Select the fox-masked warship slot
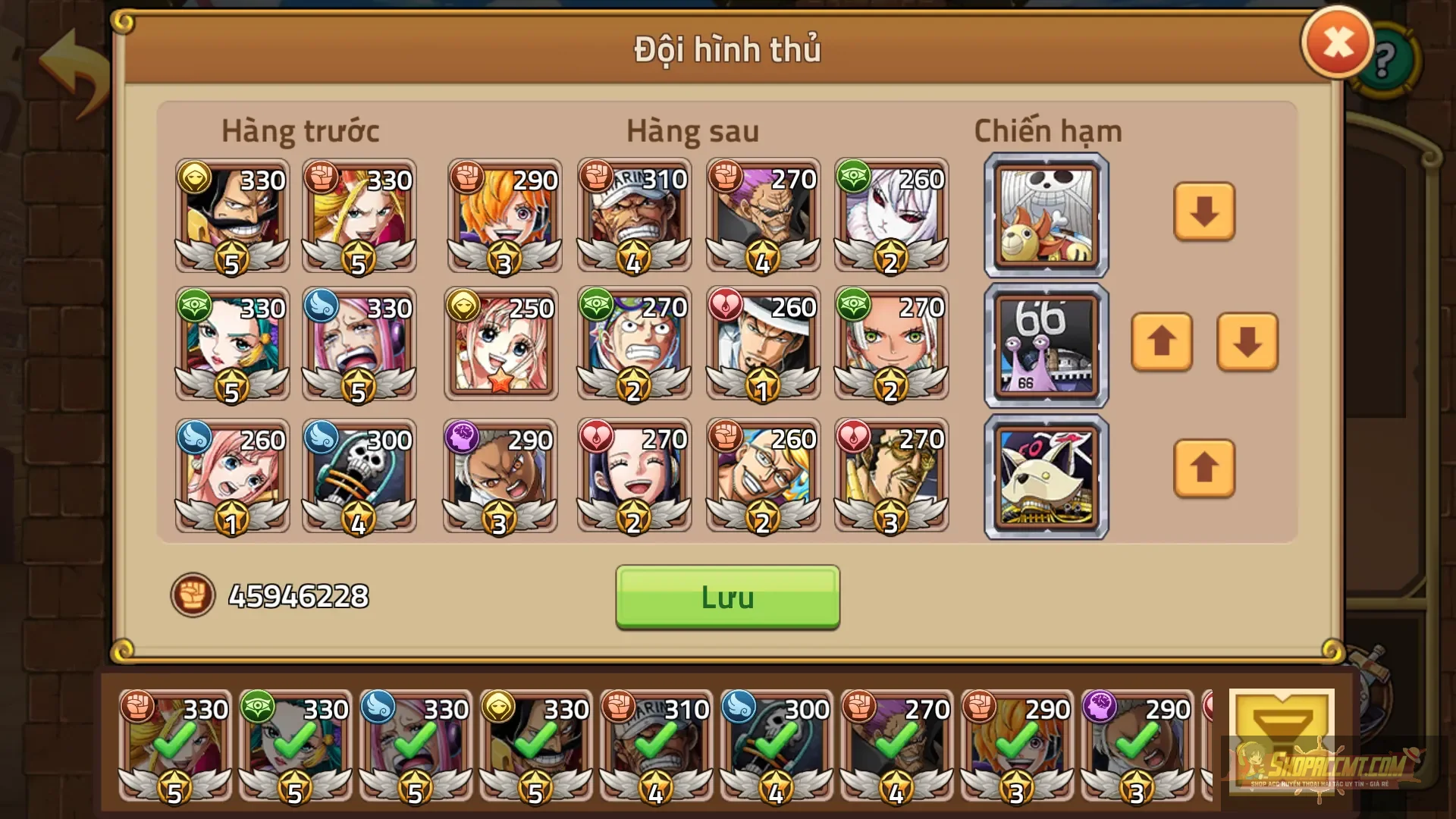Viewport: 1456px width, 819px height. (x=1045, y=478)
